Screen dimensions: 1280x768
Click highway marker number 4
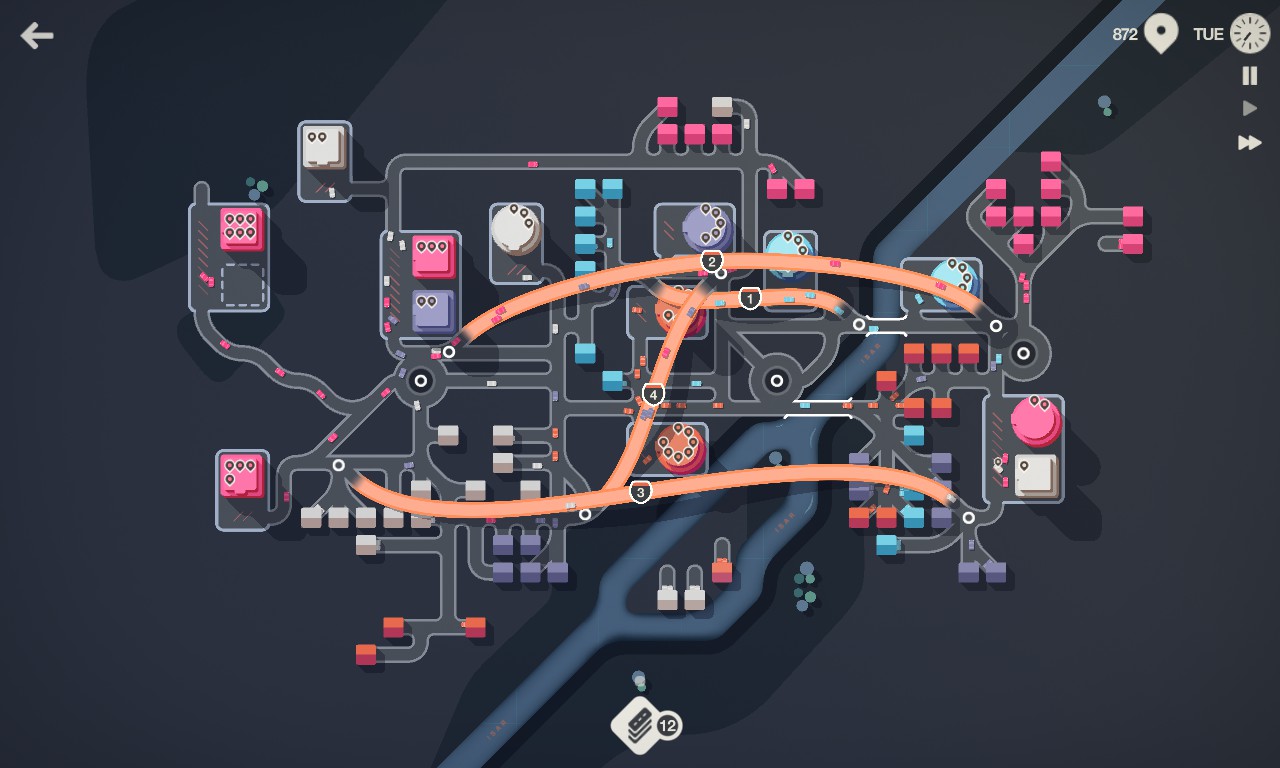click(654, 394)
